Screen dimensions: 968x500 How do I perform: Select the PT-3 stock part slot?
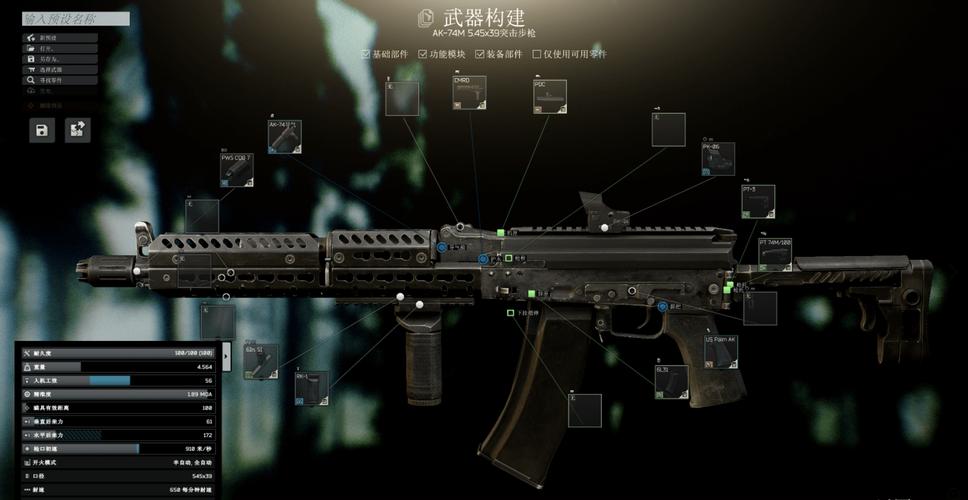click(x=758, y=202)
